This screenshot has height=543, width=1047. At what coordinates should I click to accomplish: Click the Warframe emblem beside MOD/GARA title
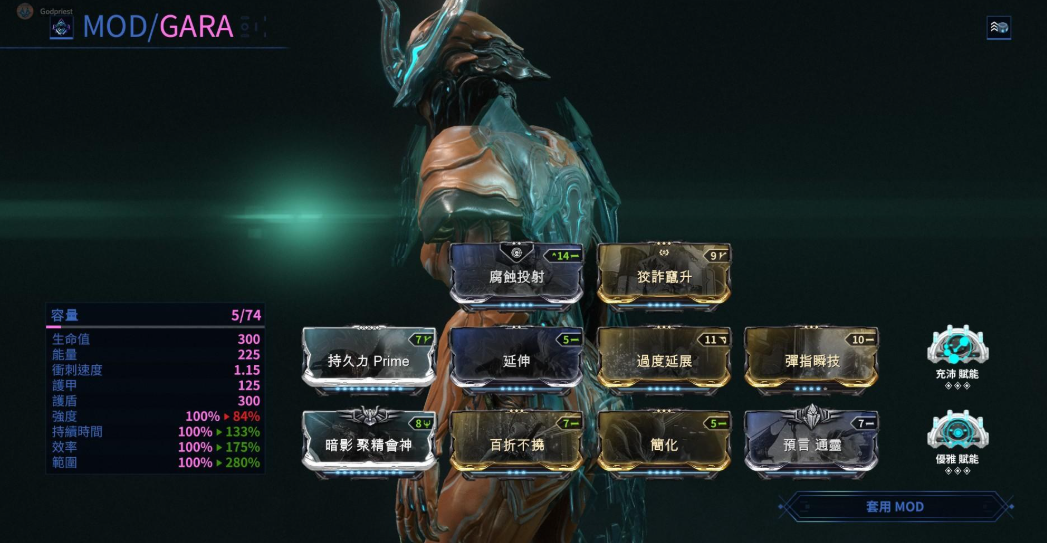tap(62, 27)
